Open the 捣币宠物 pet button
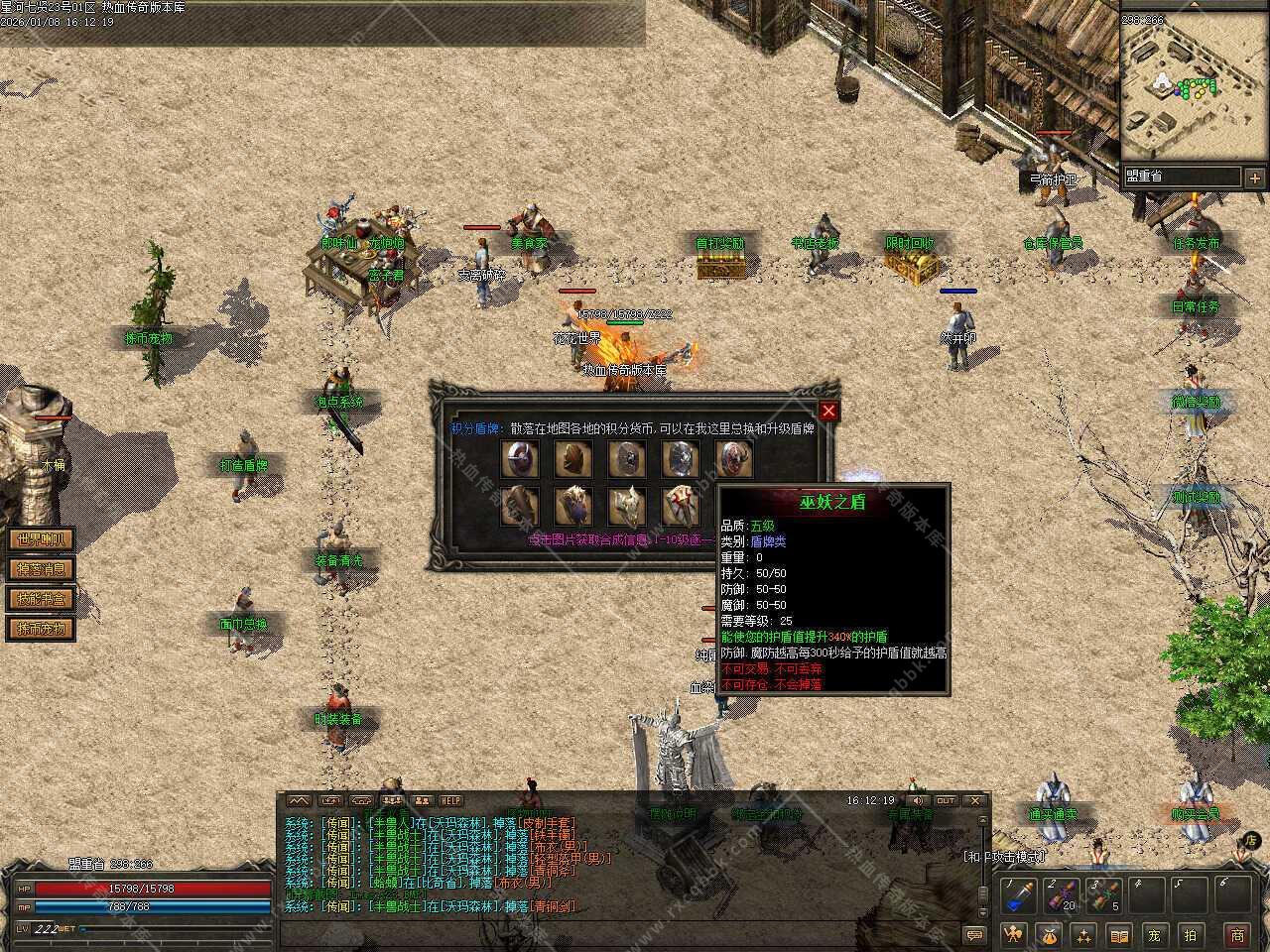Viewport: 1270px width, 952px height. point(41,629)
